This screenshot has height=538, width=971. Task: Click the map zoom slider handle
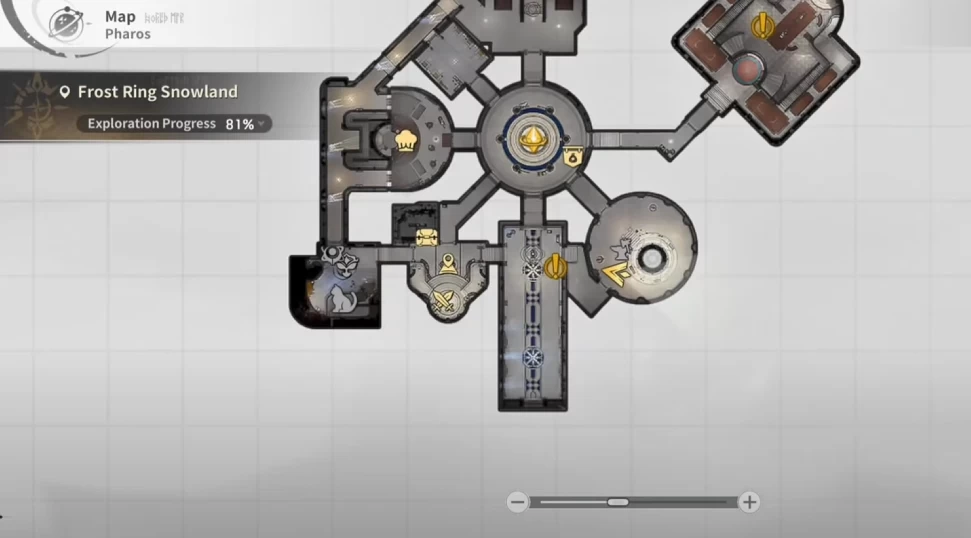tap(617, 502)
